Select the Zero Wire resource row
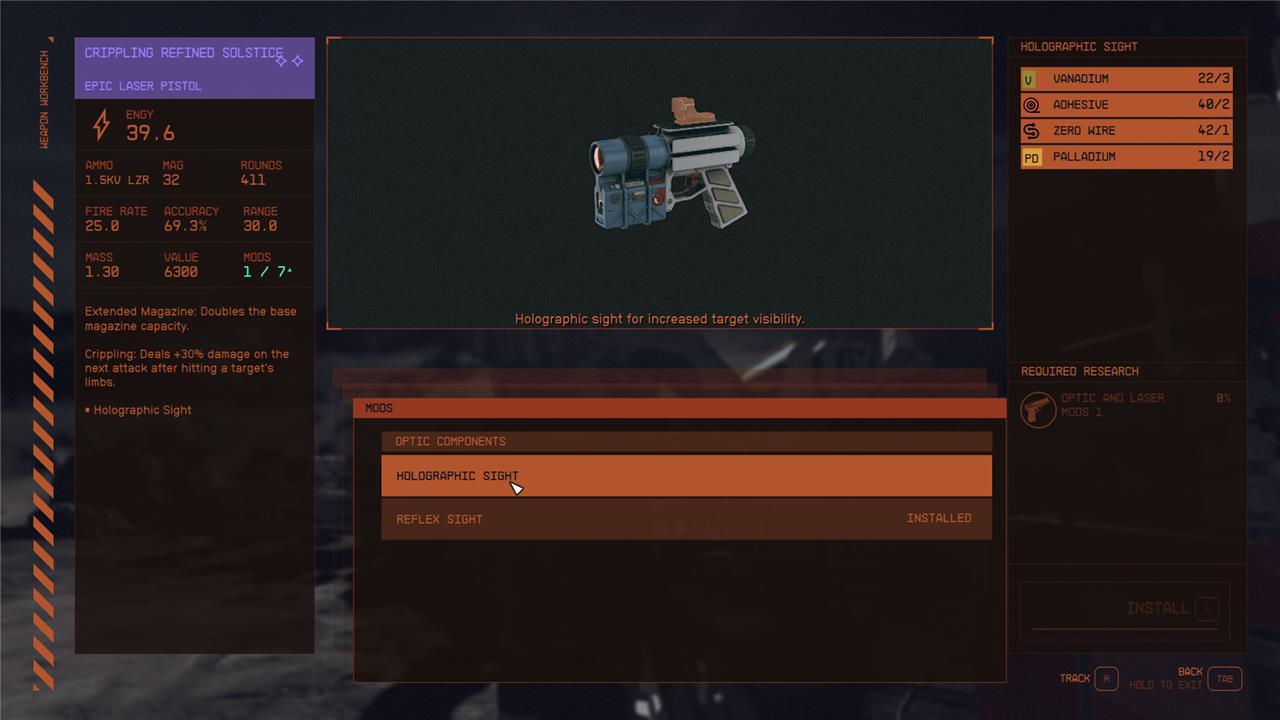This screenshot has height=720, width=1280. coord(1126,131)
